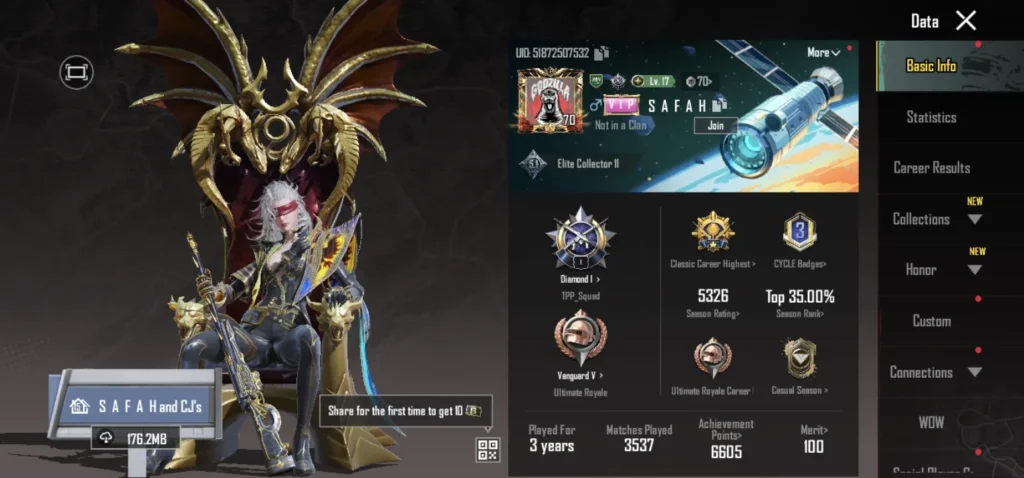Expand the Honor section
The image size is (1024, 478).
(x=932, y=270)
